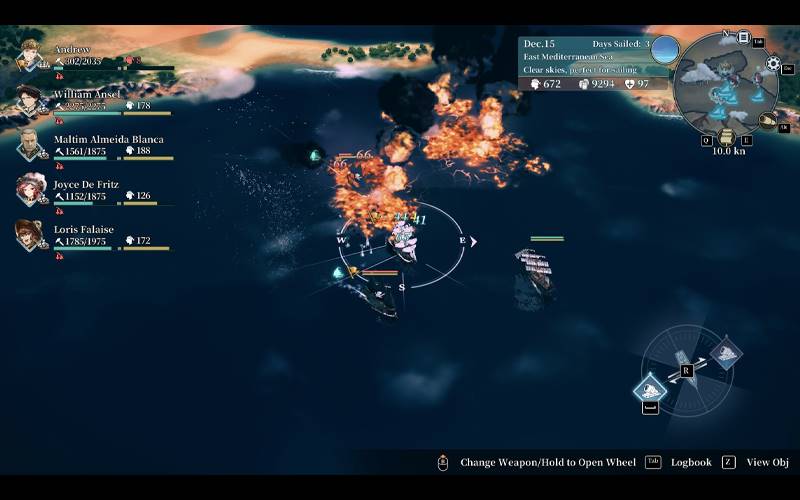The image size is (800, 500).
Task: Switch to the upper-right cannon weapon diamond
Action: 725,352
